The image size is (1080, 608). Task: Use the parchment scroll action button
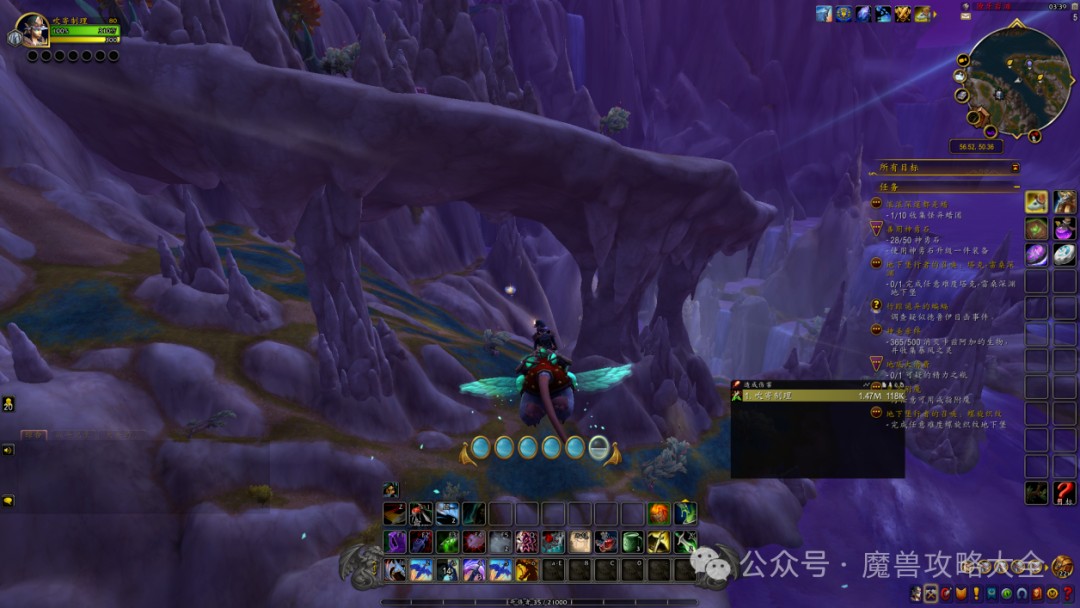tap(579, 542)
